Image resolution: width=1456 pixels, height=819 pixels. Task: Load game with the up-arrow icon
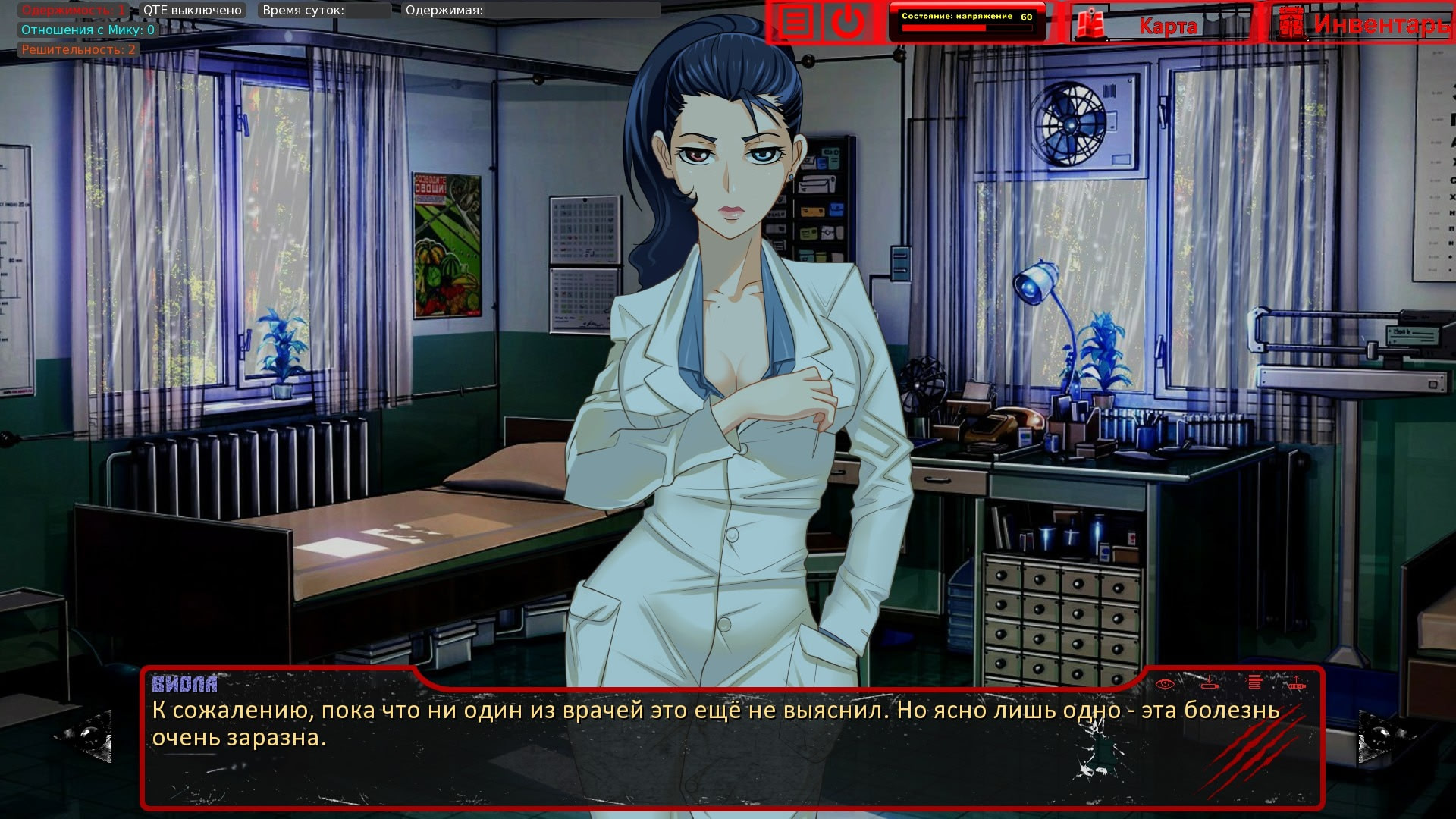[1297, 682]
